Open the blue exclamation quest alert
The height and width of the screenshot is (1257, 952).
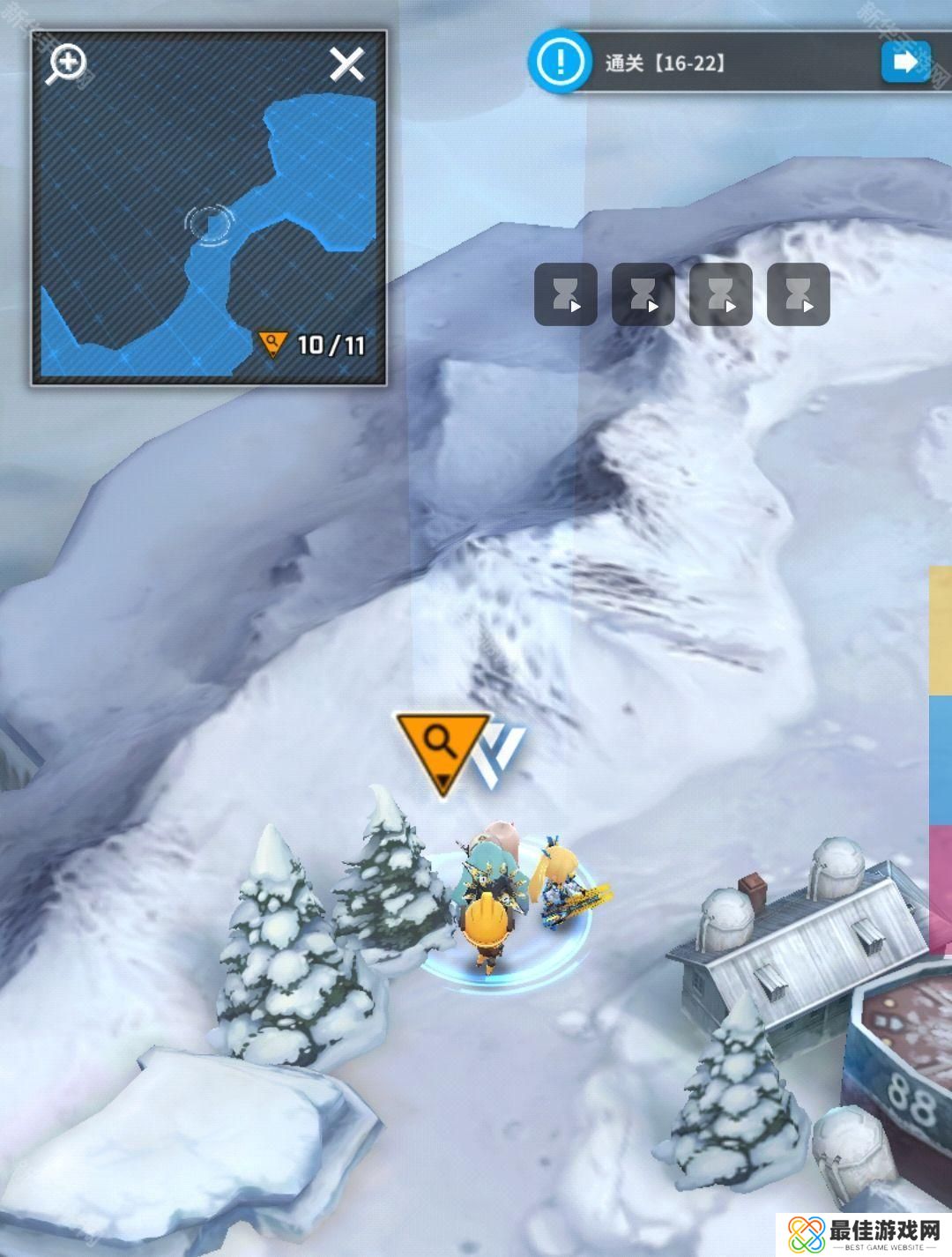point(559,61)
